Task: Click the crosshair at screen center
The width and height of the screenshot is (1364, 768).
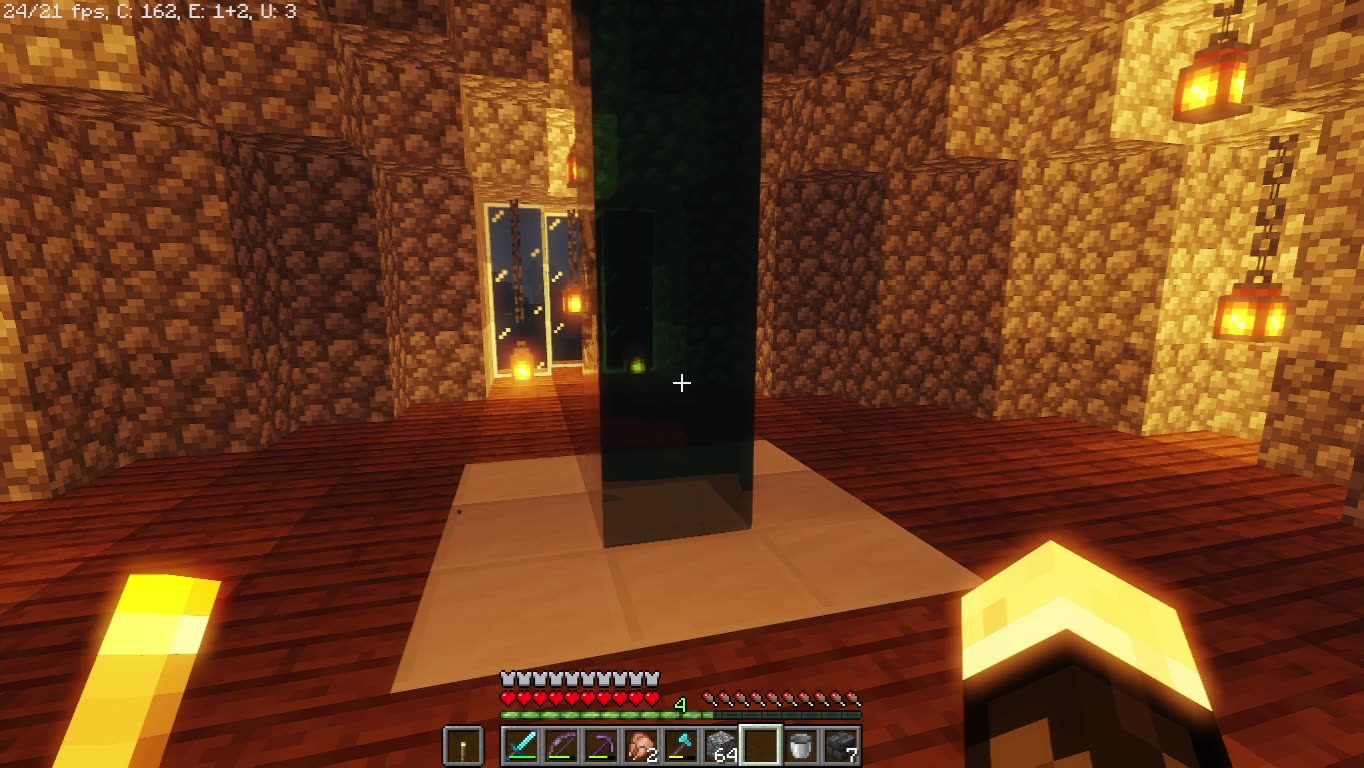Action: point(682,383)
